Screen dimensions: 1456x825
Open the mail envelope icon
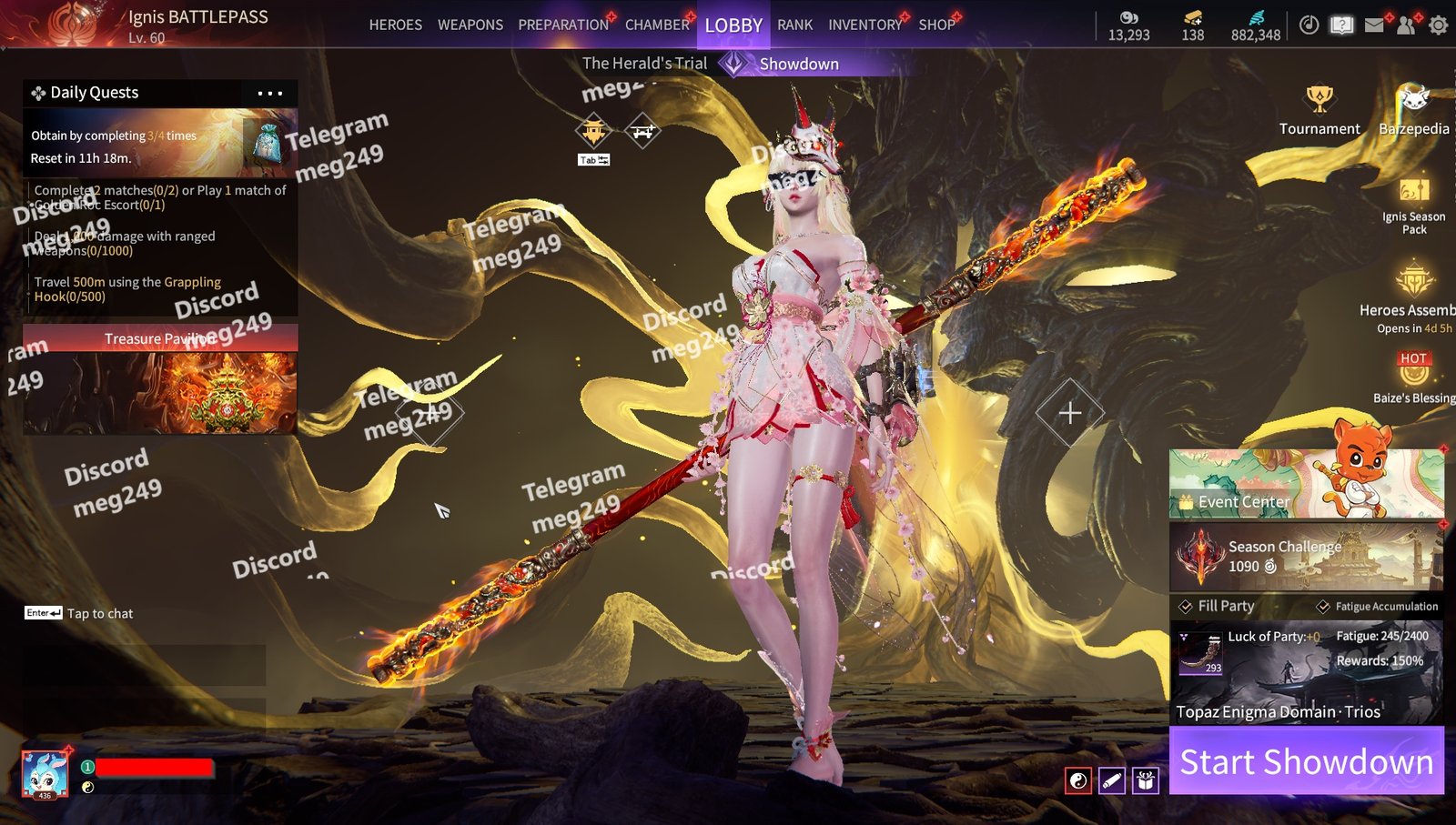[1374, 25]
